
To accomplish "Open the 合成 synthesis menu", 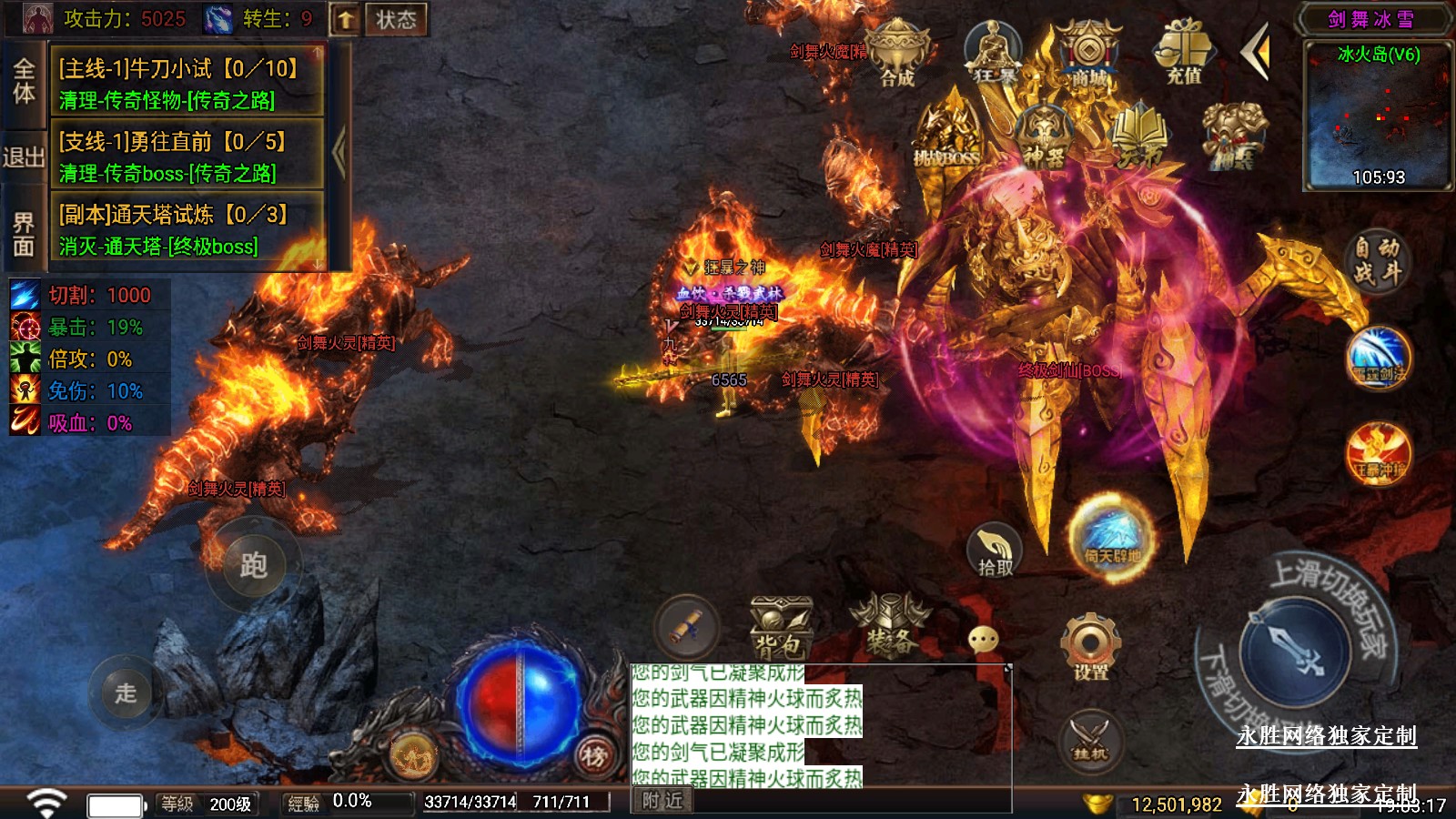I will point(897,56).
